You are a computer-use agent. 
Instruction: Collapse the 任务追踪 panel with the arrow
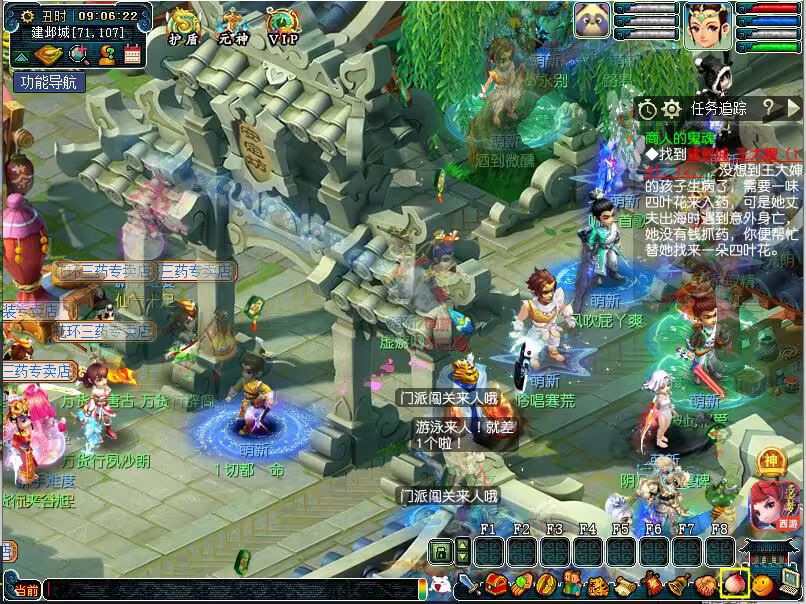pyautogui.click(x=792, y=108)
